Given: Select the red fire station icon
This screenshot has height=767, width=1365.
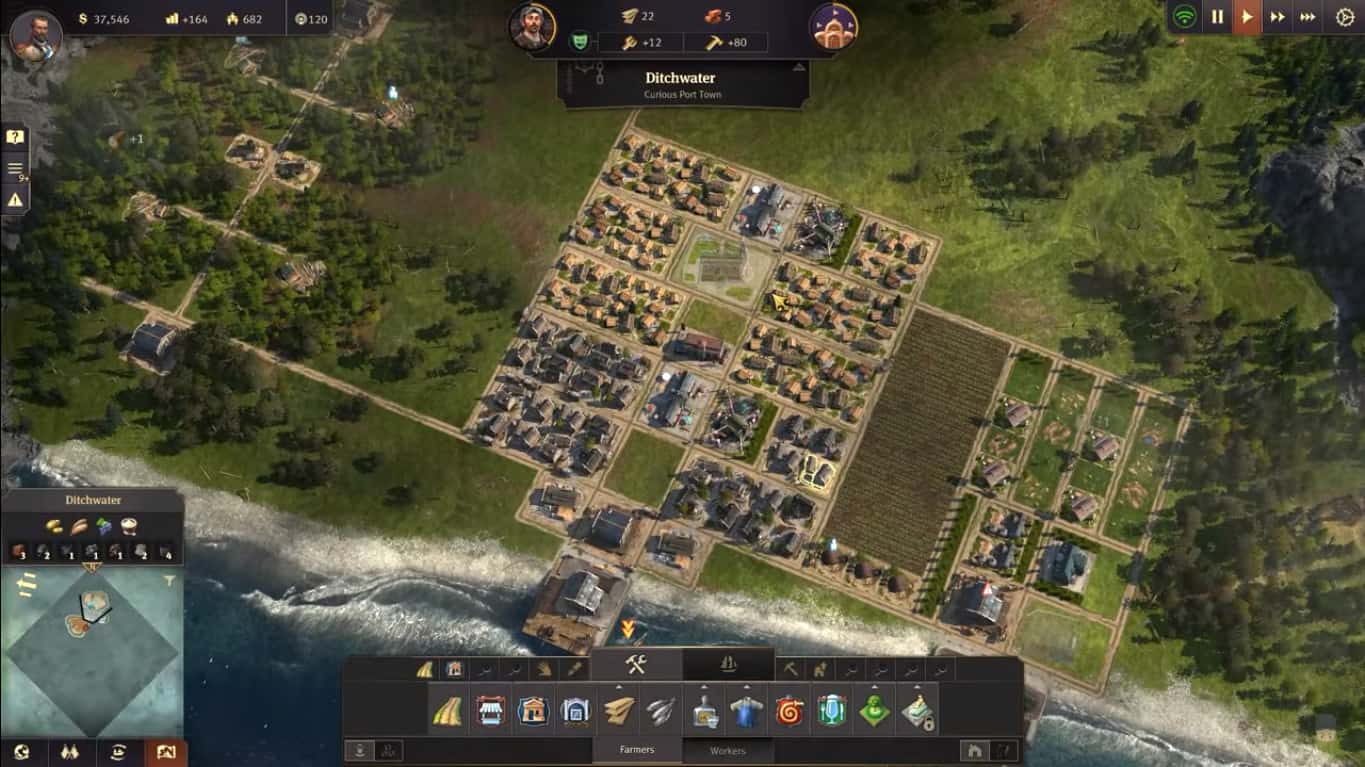Looking at the screenshot, I should [790, 711].
